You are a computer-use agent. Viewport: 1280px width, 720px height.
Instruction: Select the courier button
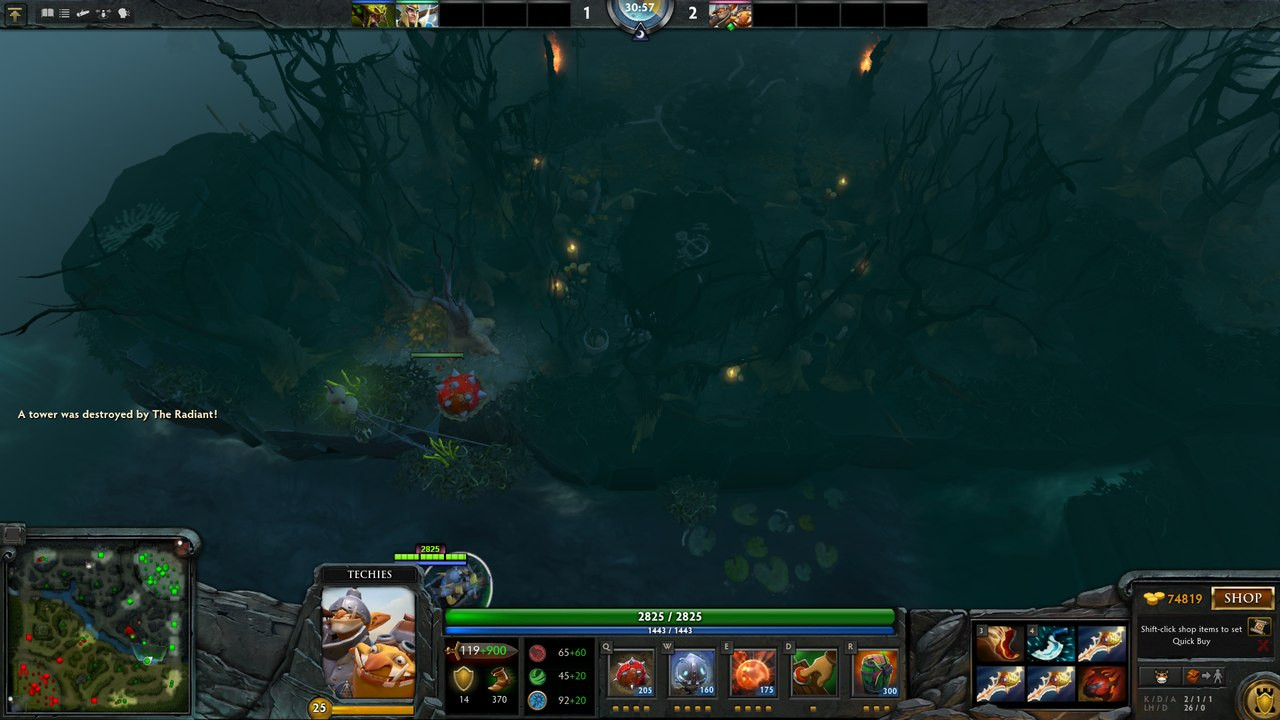(x=1161, y=676)
